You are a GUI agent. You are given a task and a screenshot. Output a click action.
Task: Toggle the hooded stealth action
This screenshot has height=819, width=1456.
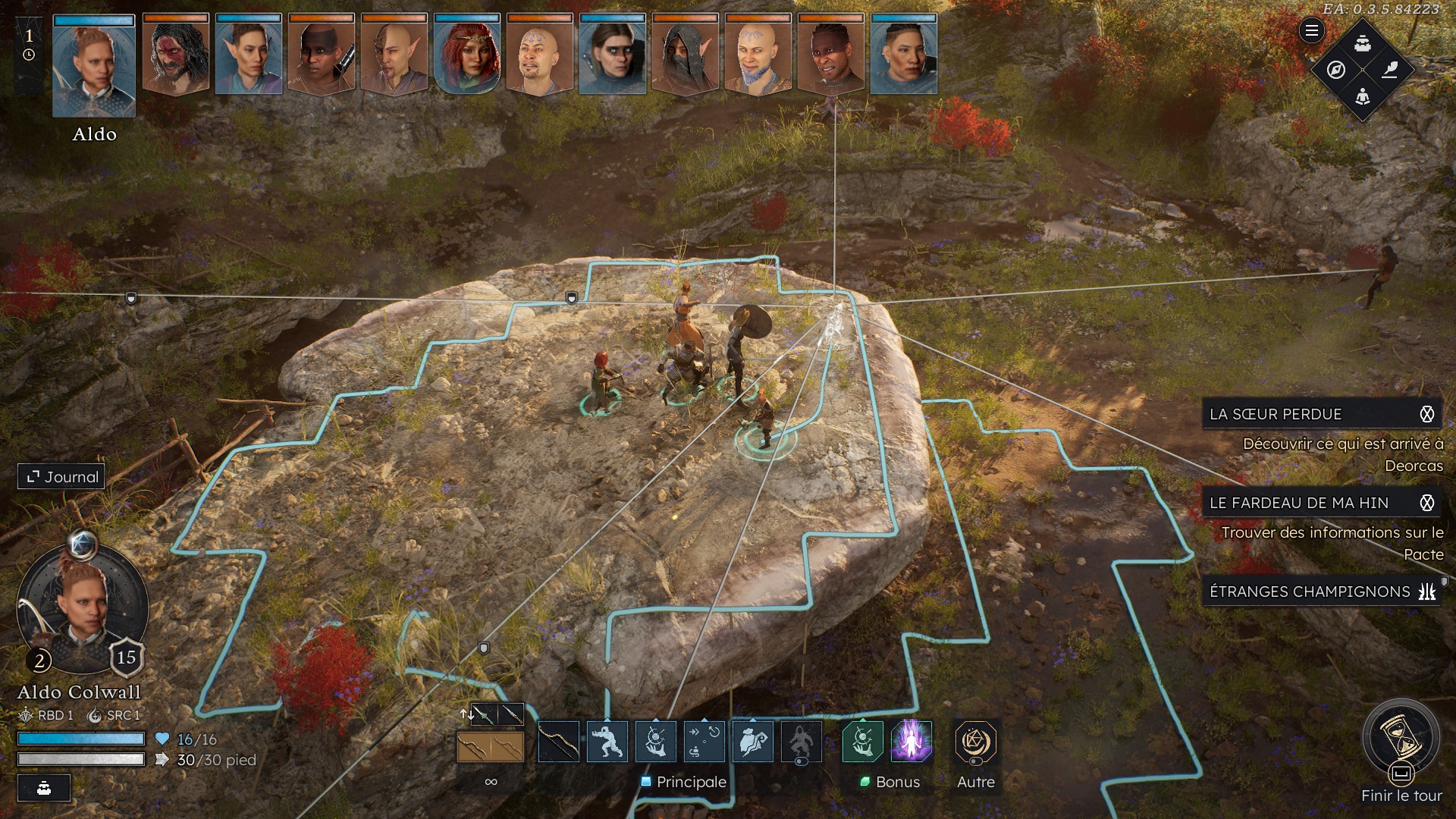[801, 742]
